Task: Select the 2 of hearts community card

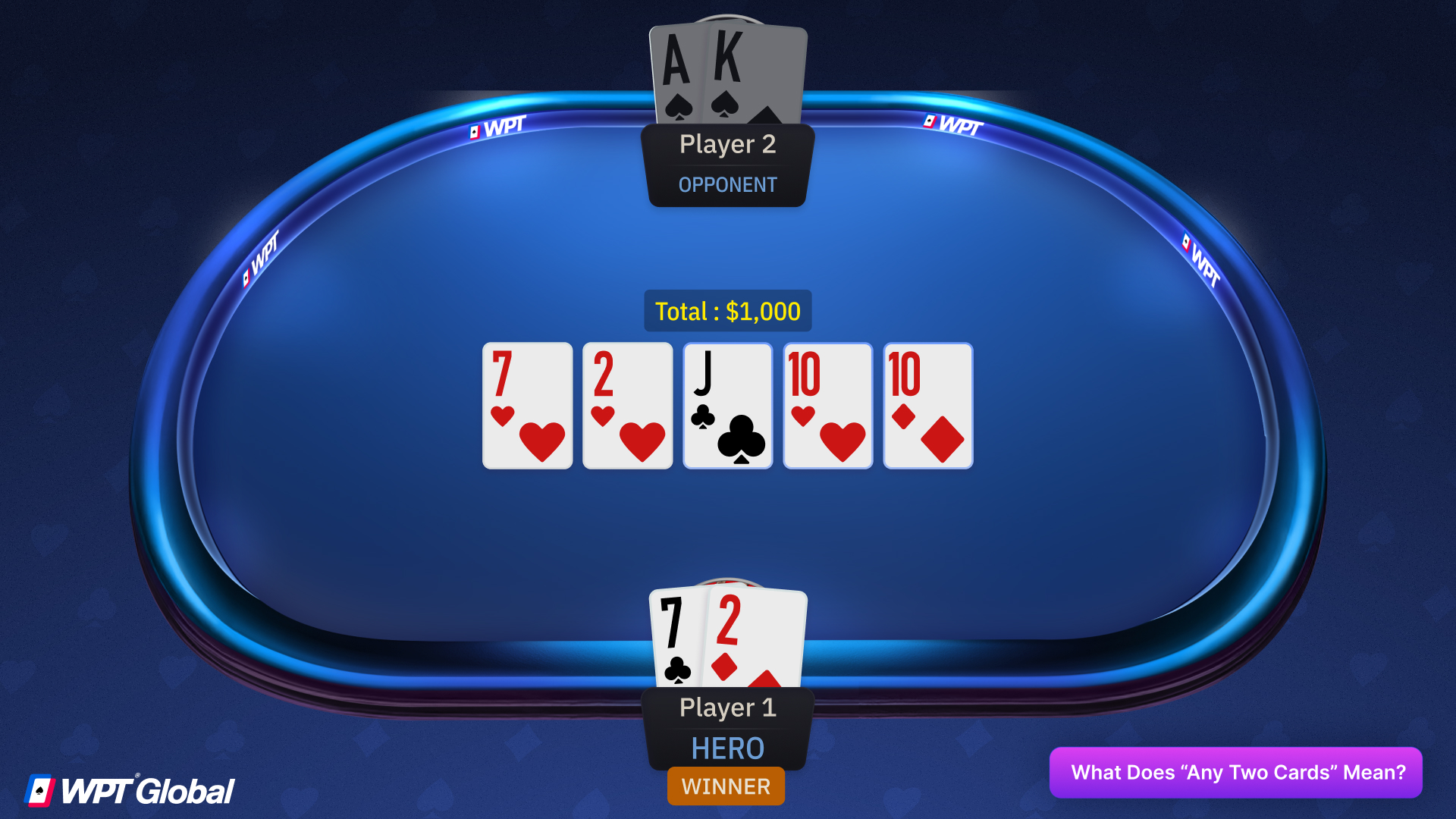Action: (626, 406)
